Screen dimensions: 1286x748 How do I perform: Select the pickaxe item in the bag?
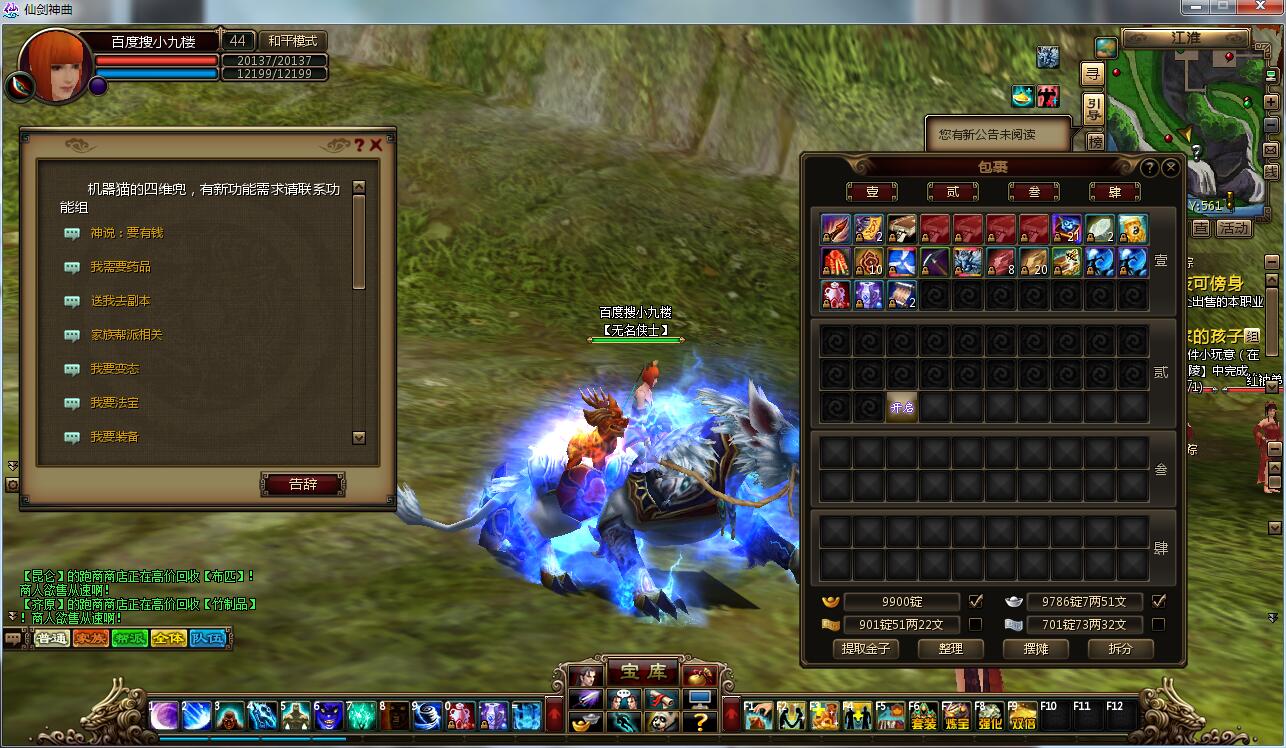pyautogui.click(x=935, y=262)
